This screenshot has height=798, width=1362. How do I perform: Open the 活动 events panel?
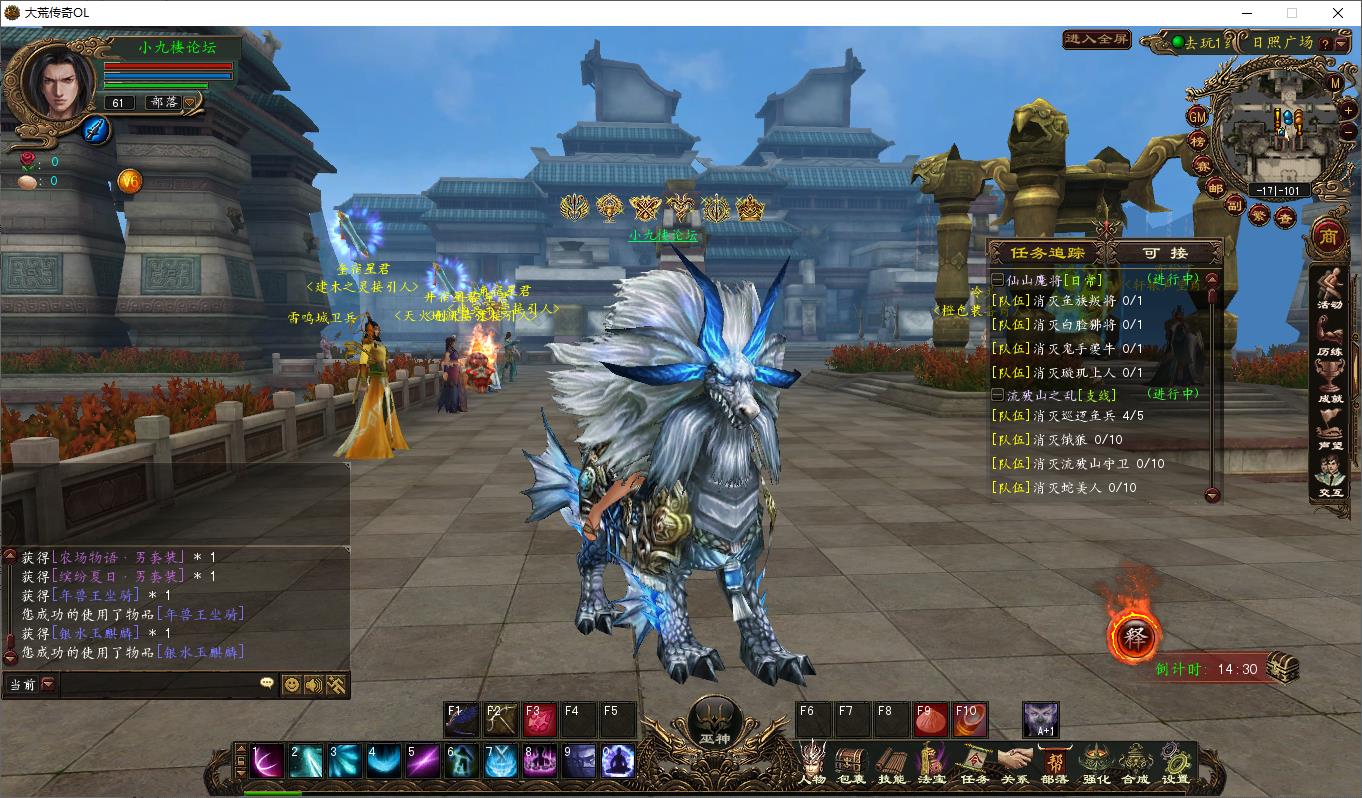pyautogui.click(x=1329, y=290)
